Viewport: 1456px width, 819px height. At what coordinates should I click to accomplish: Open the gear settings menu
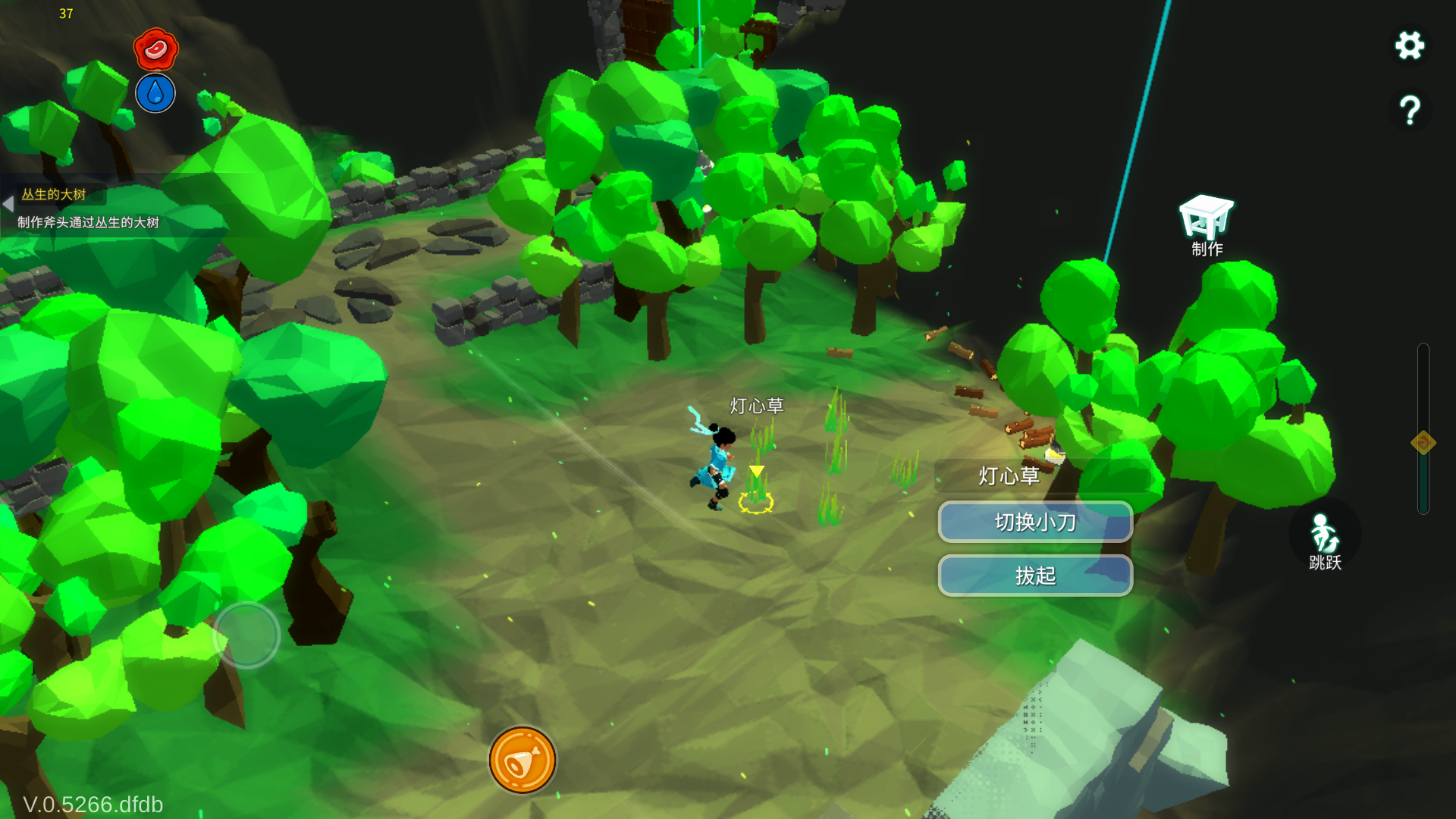[1410, 45]
